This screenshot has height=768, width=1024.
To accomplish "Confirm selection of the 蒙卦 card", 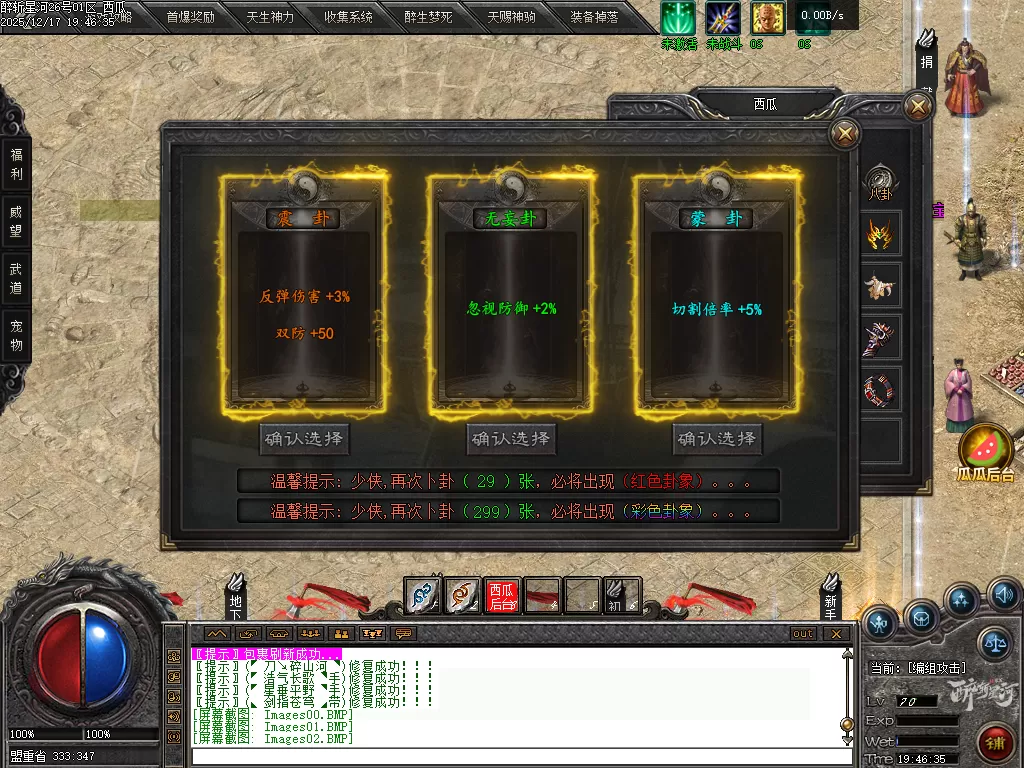I will pos(717,438).
